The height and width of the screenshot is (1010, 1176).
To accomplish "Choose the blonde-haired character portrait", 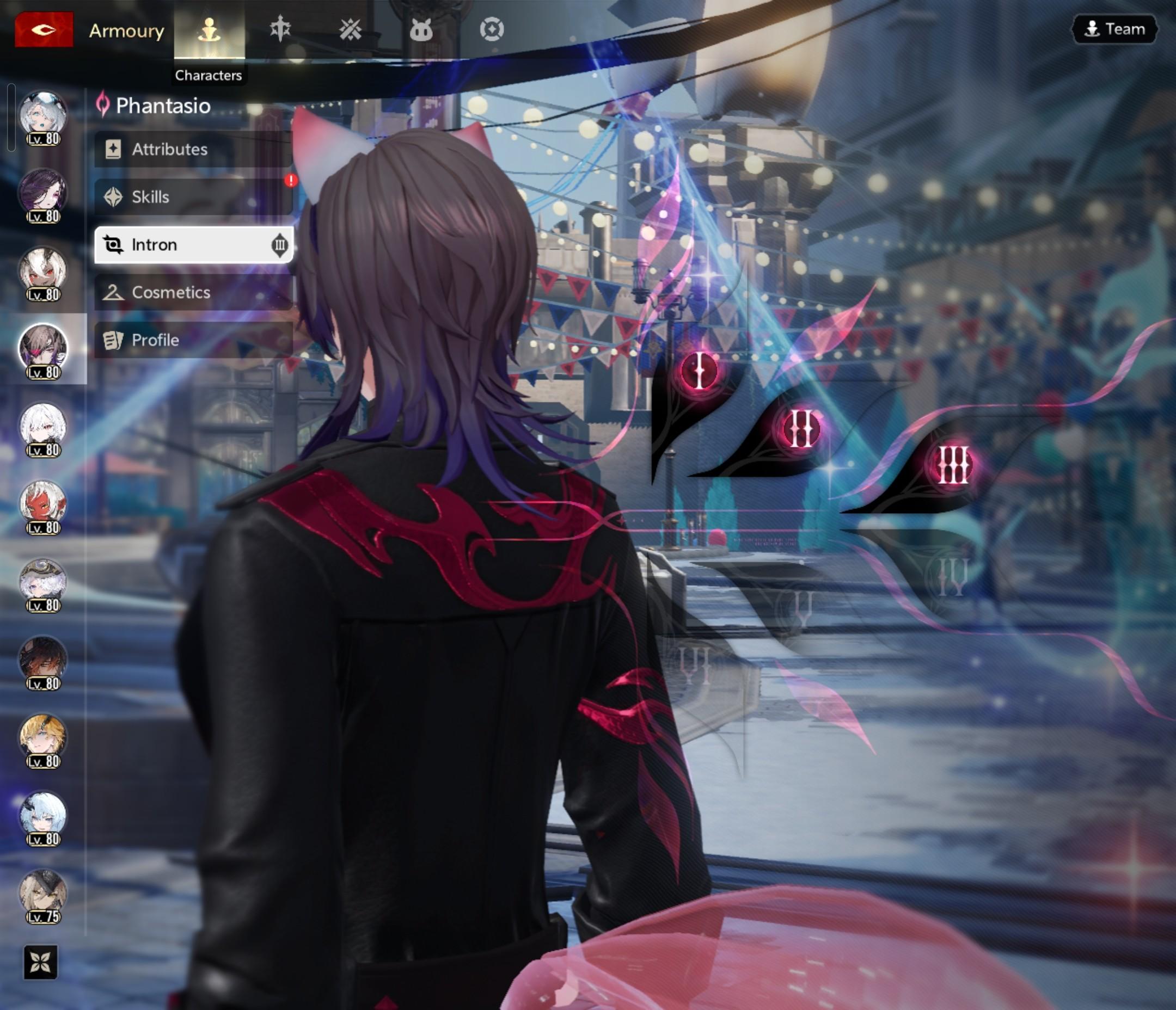I will [43, 740].
